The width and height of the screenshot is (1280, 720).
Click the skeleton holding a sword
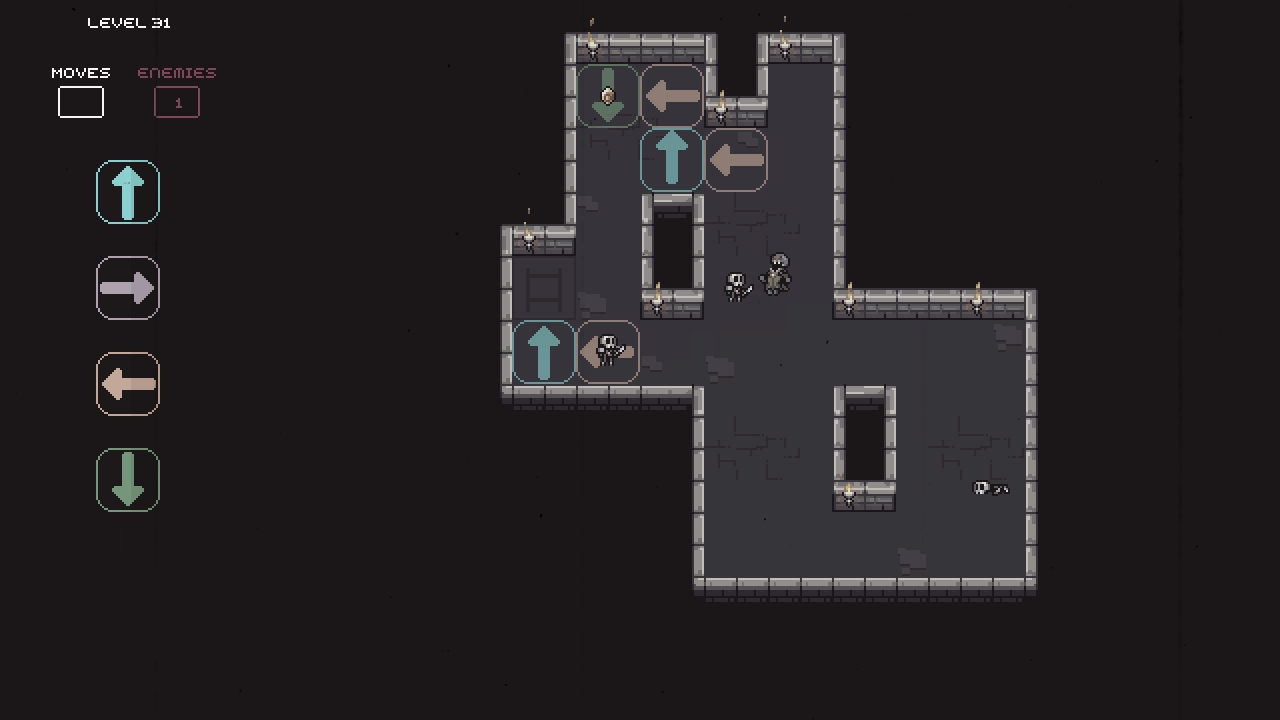pyautogui.click(x=737, y=285)
